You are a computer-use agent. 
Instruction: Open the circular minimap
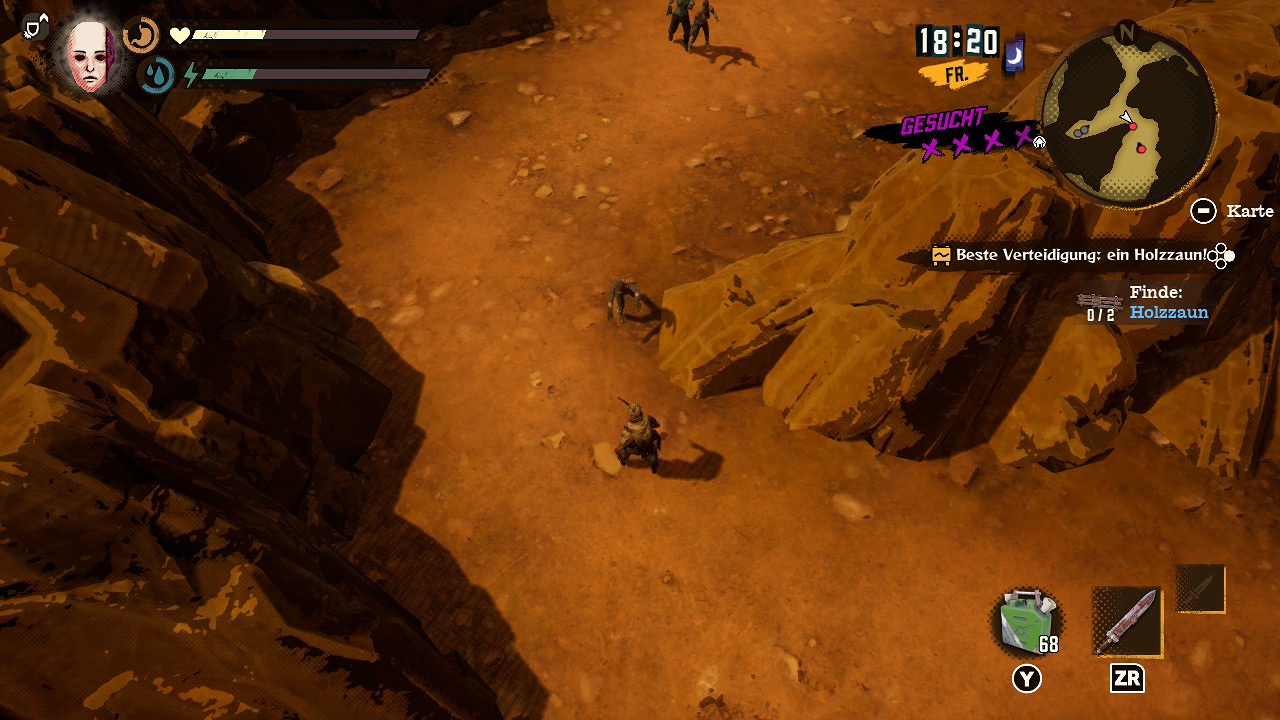[1129, 117]
